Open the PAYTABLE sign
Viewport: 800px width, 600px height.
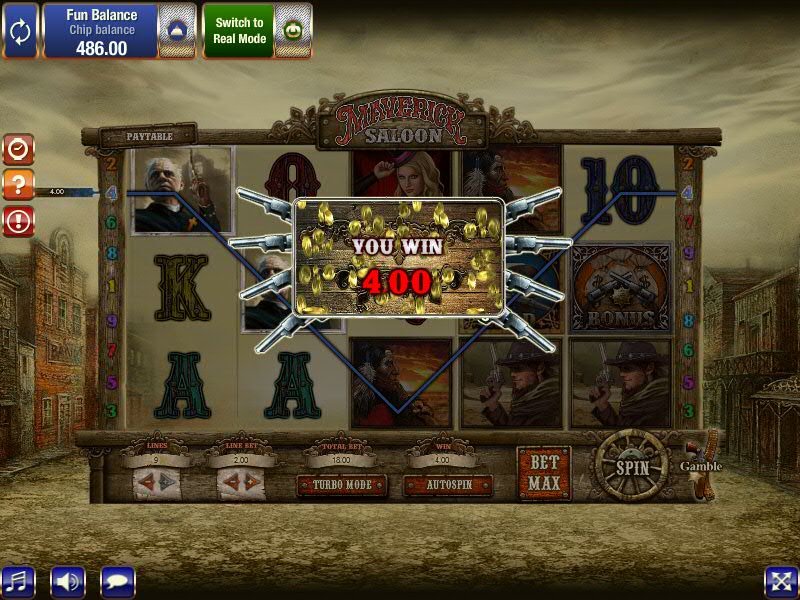click(150, 136)
